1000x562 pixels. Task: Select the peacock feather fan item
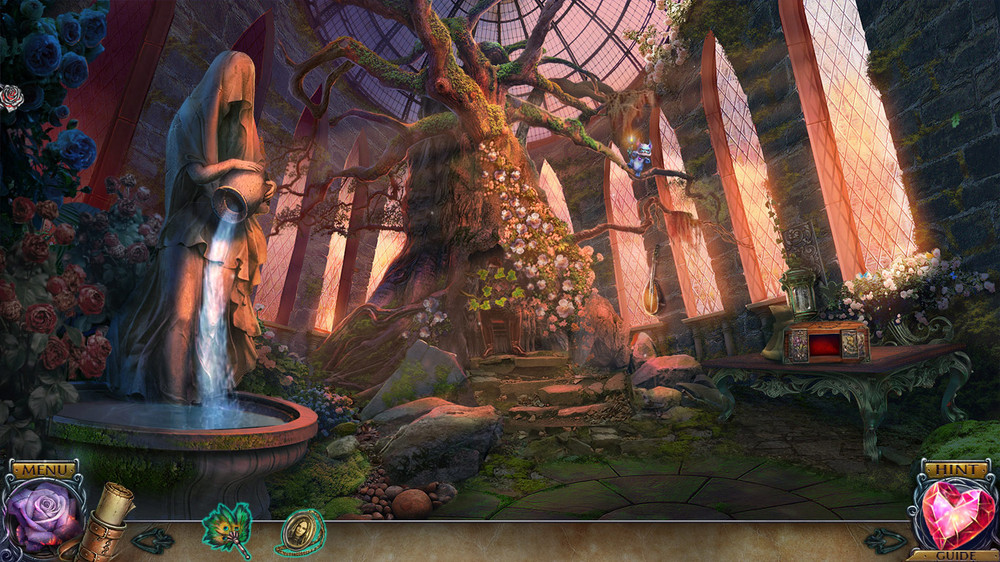tap(227, 525)
